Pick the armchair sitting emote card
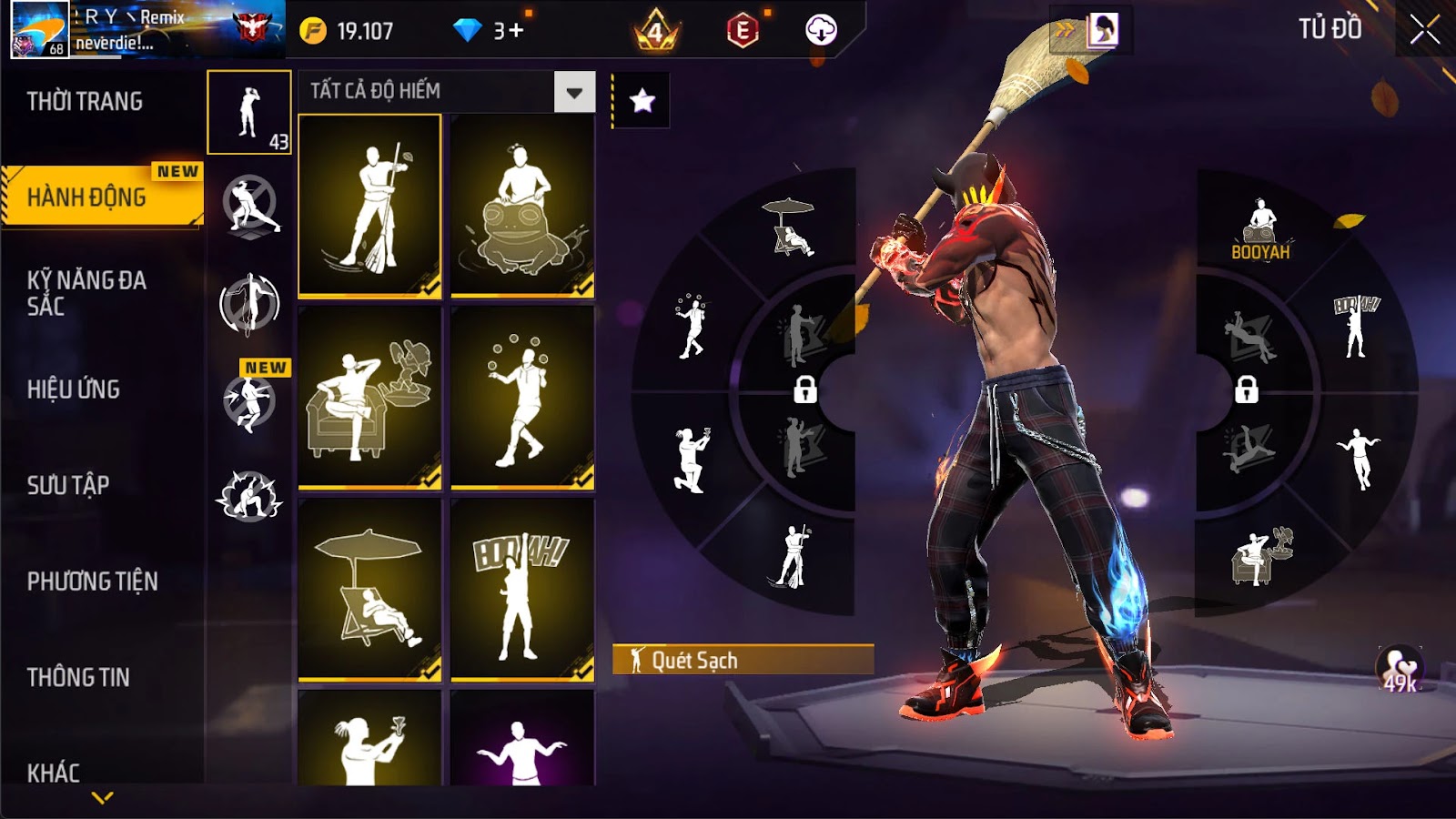 (370, 398)
